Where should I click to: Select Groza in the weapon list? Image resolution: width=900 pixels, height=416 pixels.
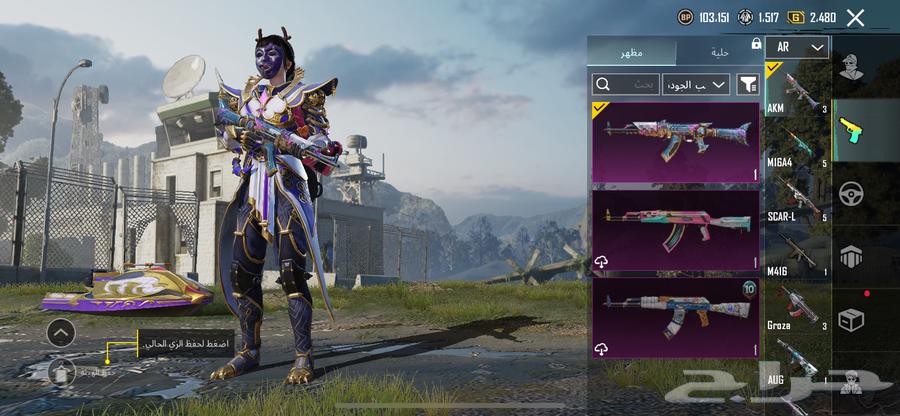tap(797, 310)
